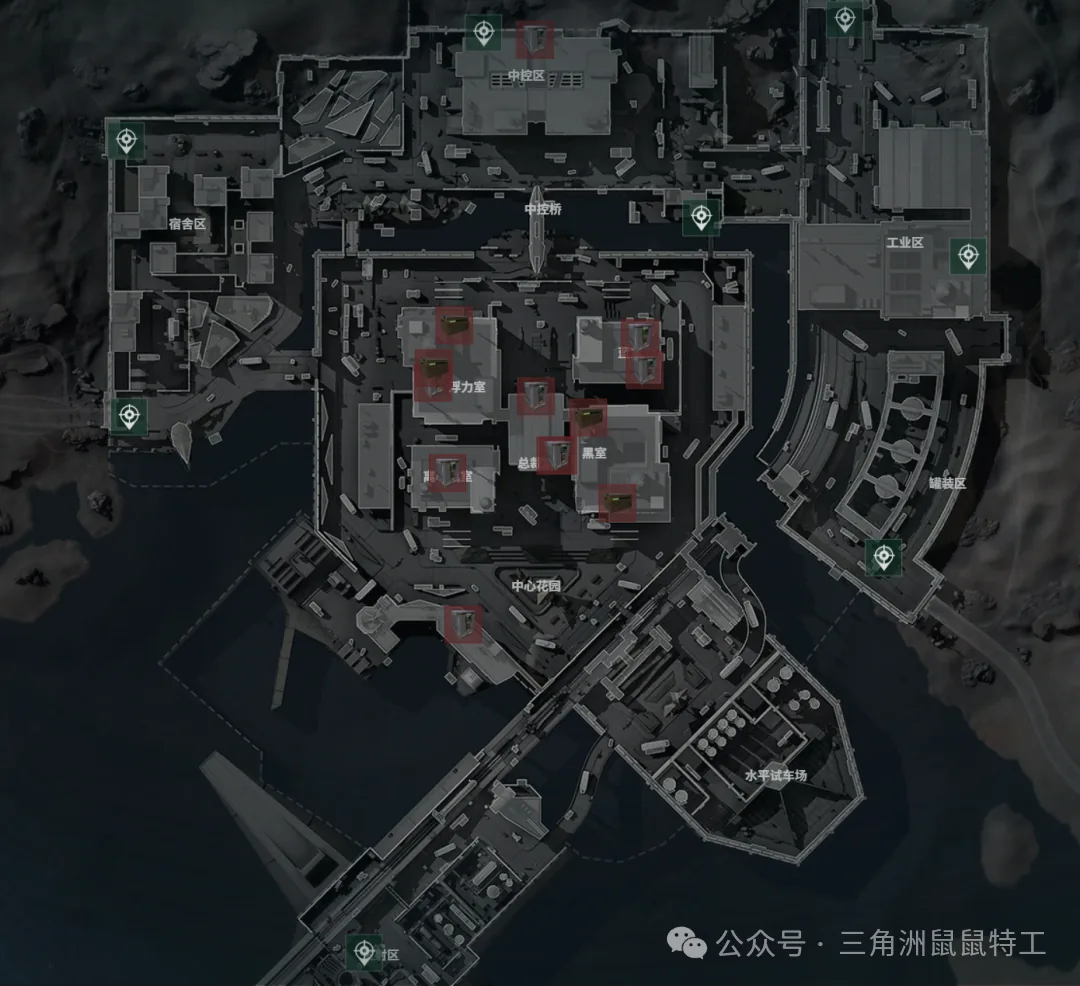Viewport: 1080px width, 986px height.
Task: Select the red safe marker left of 黑室 label
Action: tap(556, 455)
